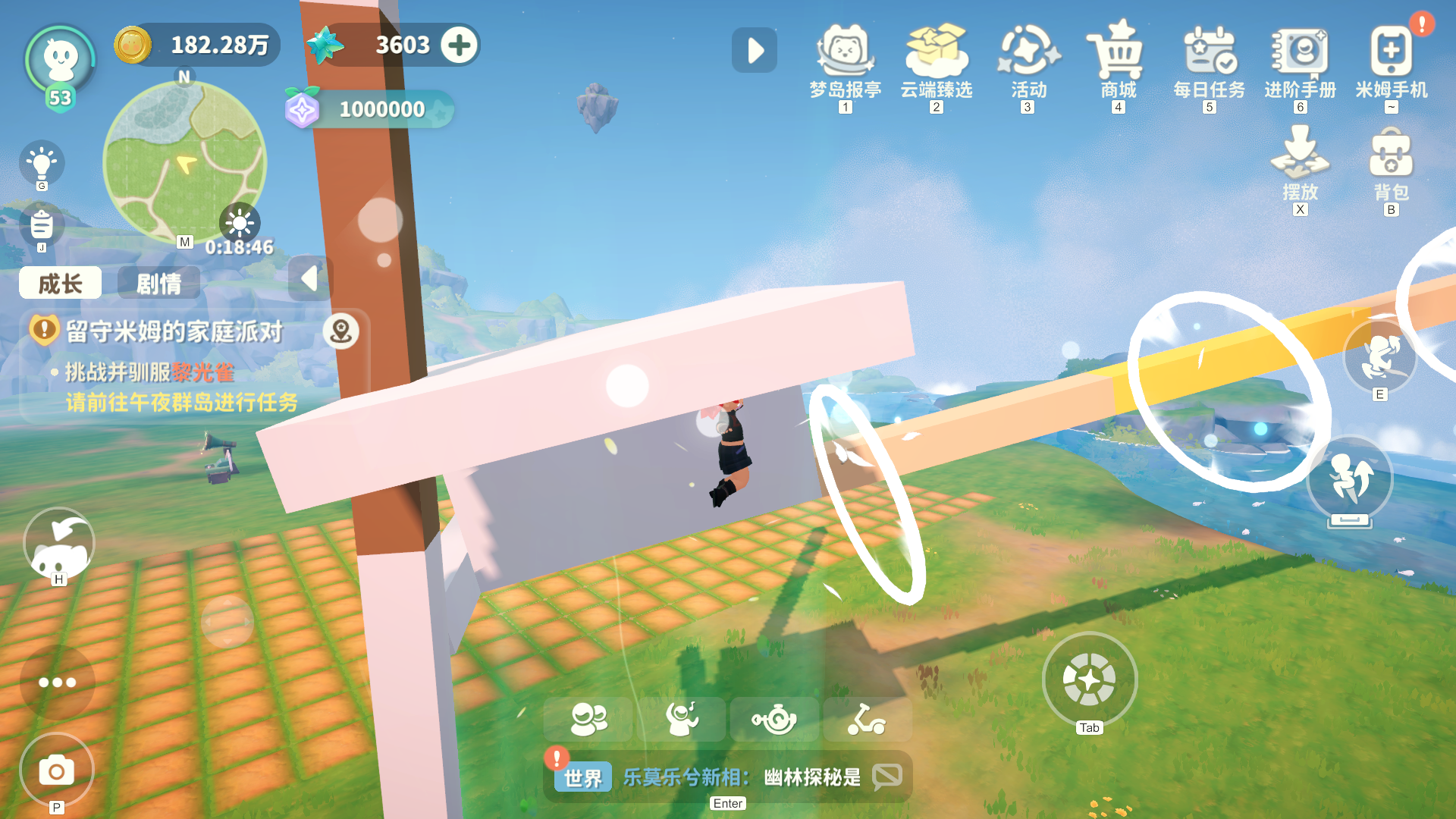Open the 每日任务 daily tasks icon
The height and width of the screenshot is (819, 1456).
[1209, 53]
